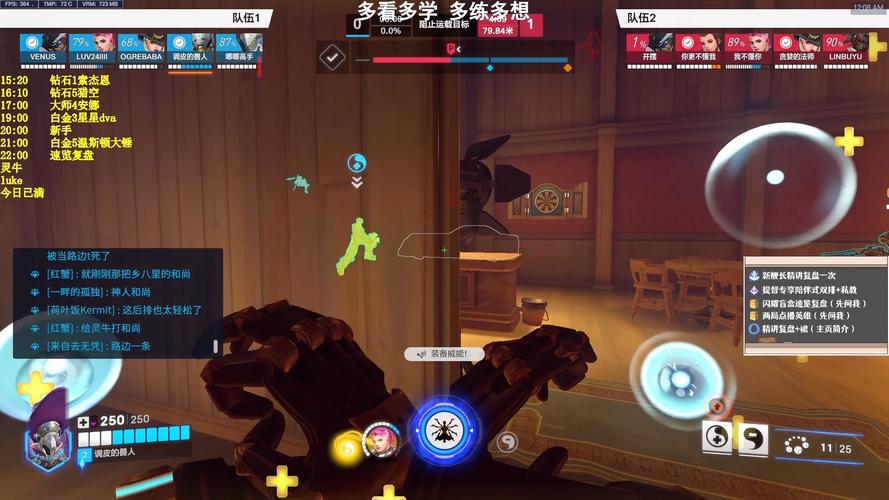889x500 pixels.
Task: Select the 你要不懂我 player card
Action: [x=699, y=47]
